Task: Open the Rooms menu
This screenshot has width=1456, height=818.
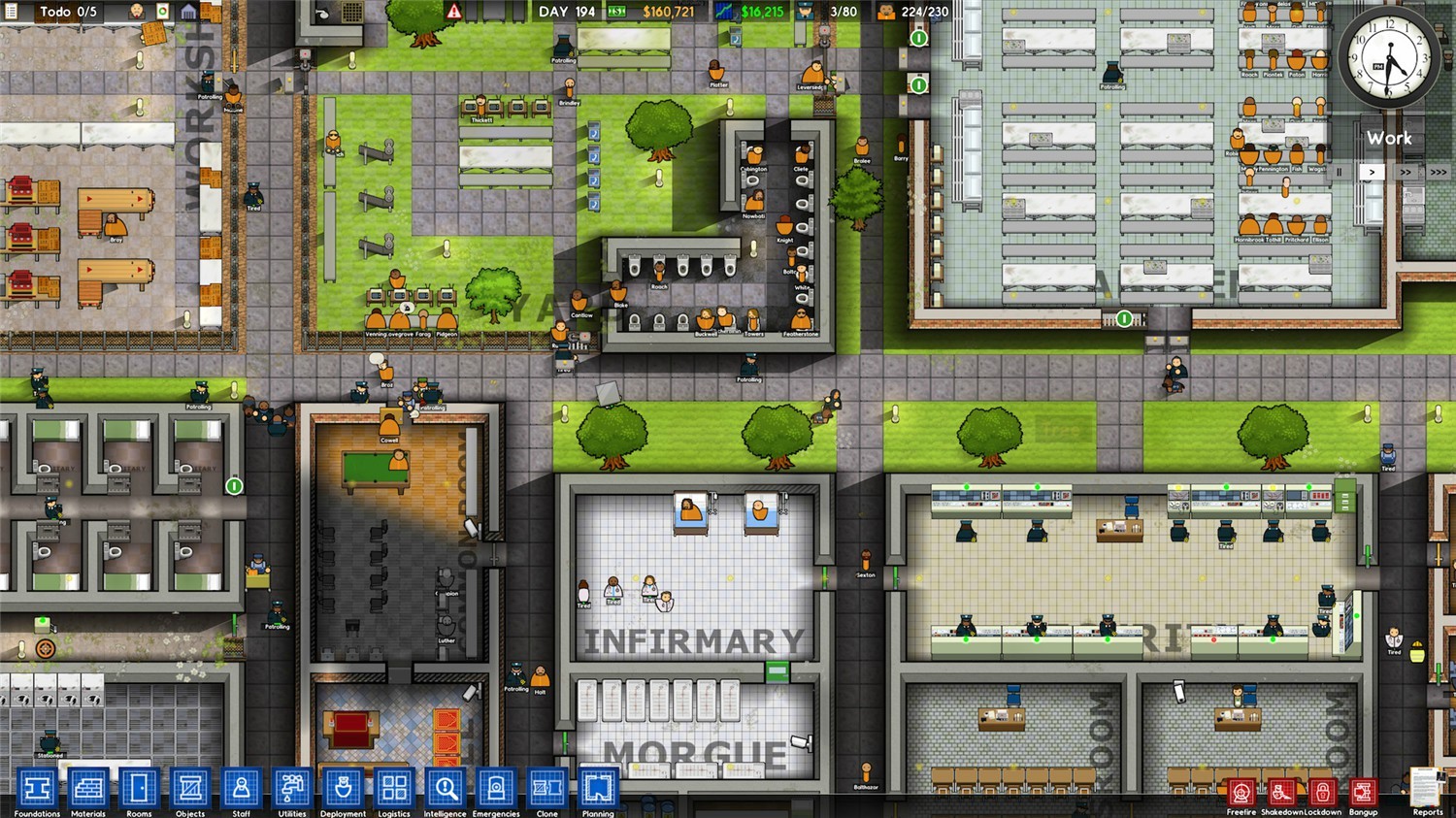Action: click(x=138, y=786)
